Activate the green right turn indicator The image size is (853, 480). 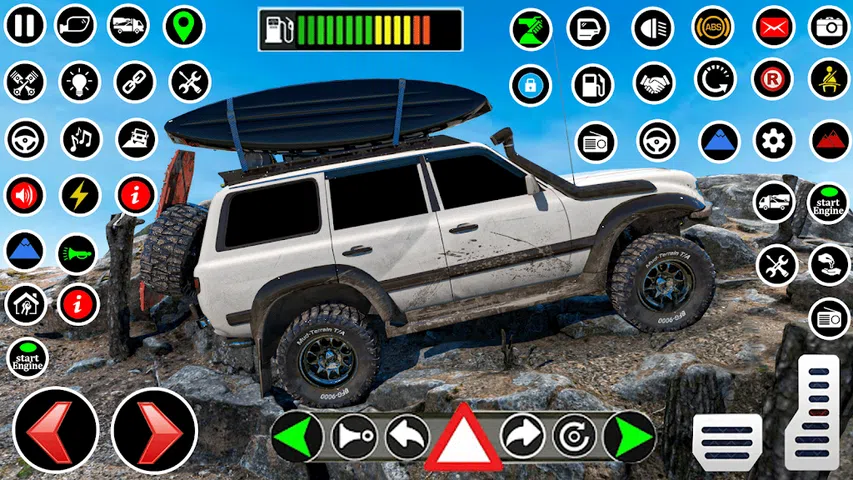point(630,436)
